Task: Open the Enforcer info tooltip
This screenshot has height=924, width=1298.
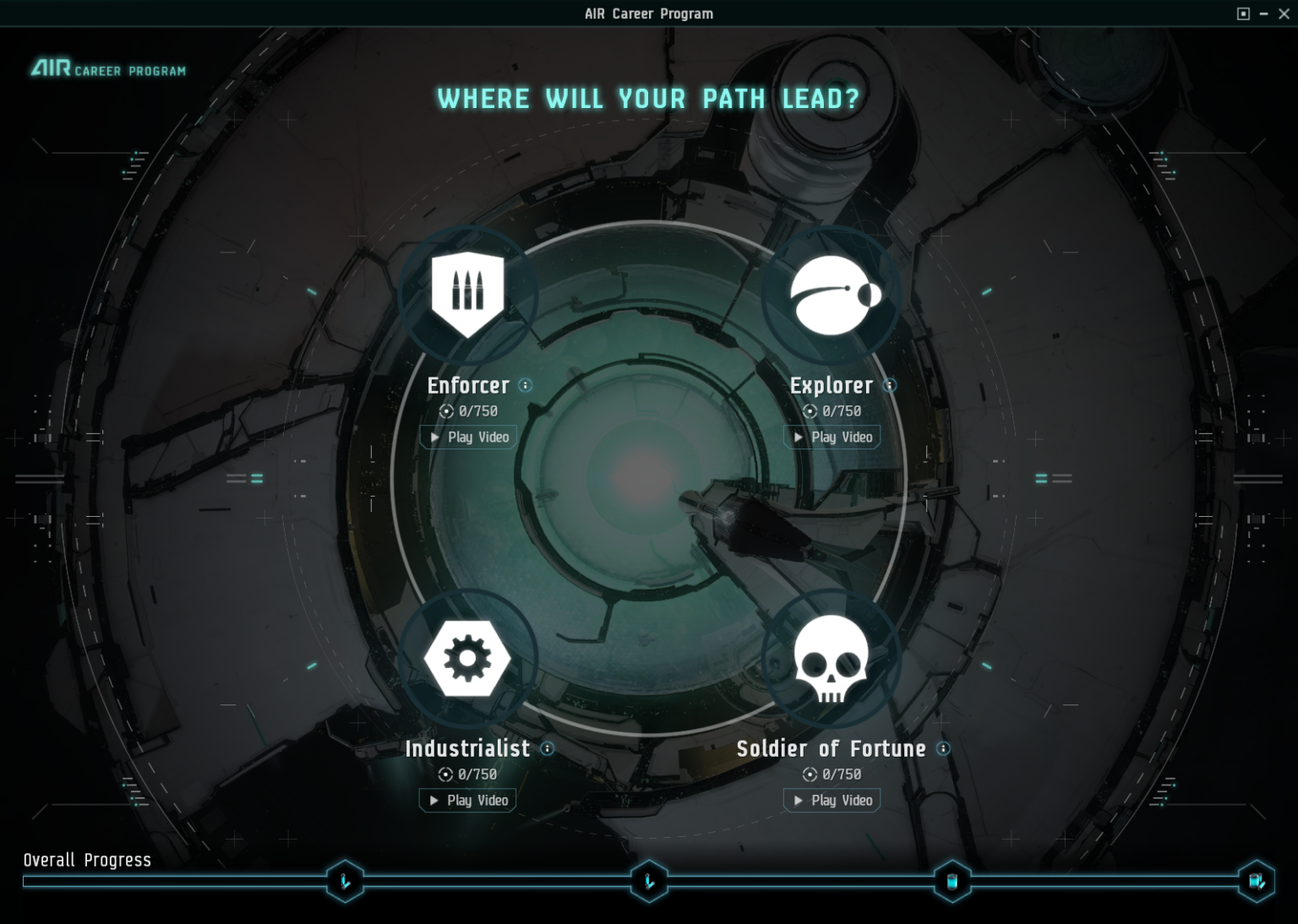Action: (x=526, y=385)
